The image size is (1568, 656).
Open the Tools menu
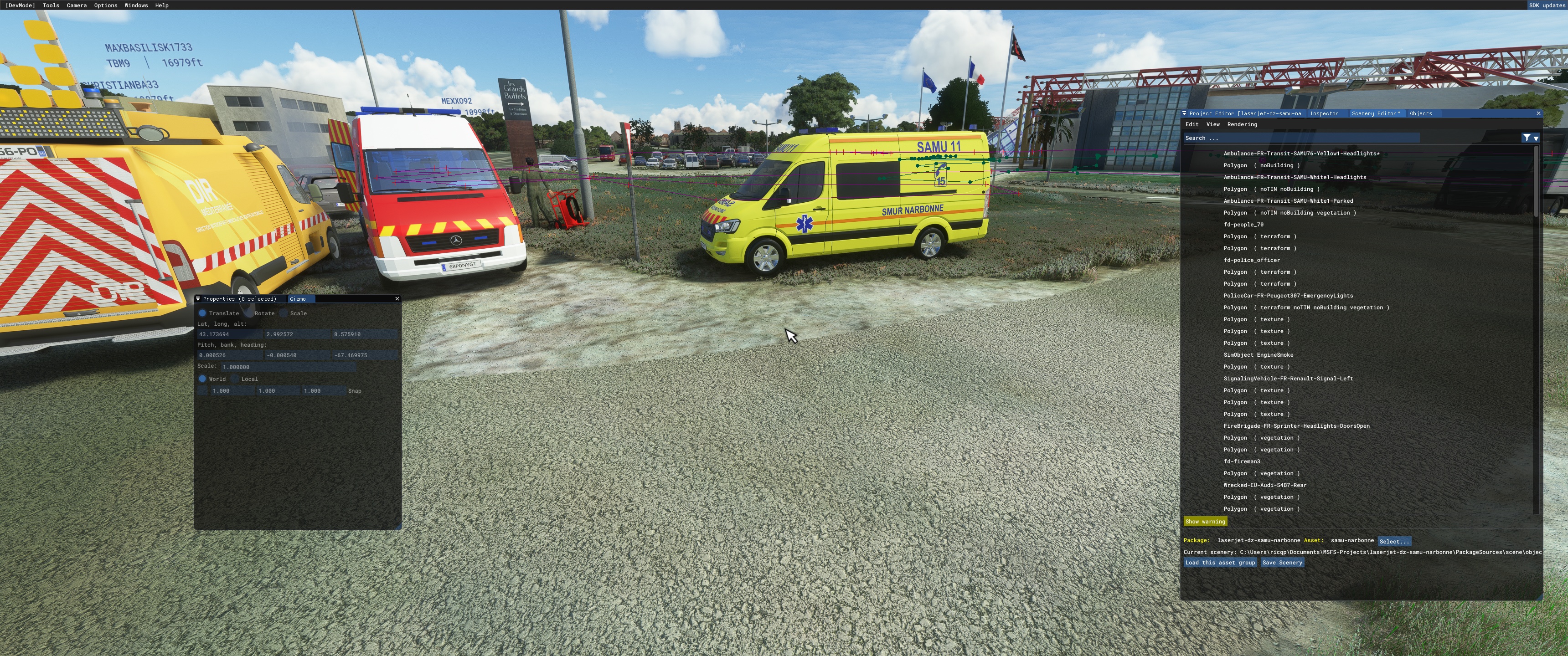51,5
